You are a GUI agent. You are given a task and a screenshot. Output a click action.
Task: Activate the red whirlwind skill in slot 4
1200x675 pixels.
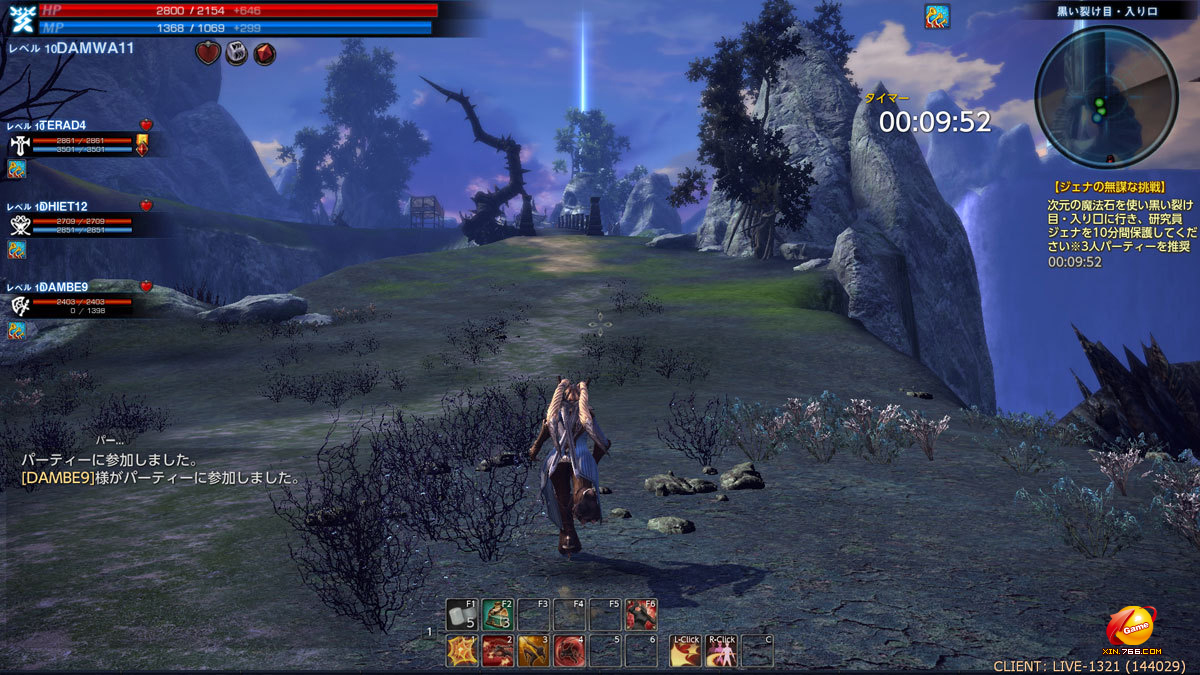coord(569,651)
